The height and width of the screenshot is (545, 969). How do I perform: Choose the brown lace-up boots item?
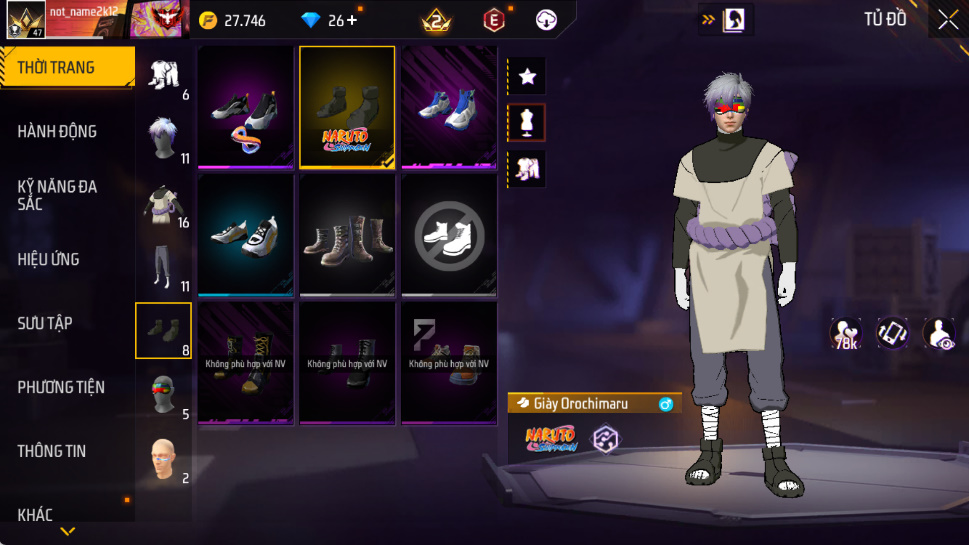[x=347, y=235]
